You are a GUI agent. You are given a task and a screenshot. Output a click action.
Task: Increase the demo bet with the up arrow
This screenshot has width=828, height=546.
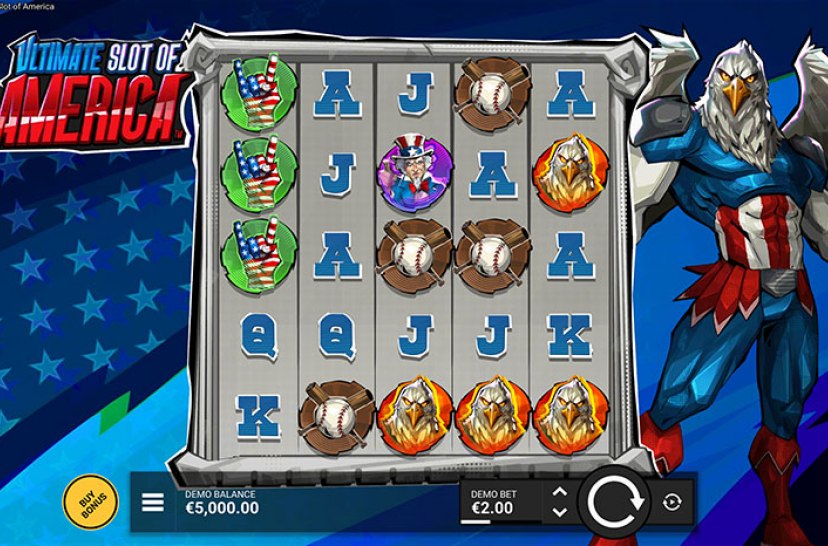click(560, 492)
